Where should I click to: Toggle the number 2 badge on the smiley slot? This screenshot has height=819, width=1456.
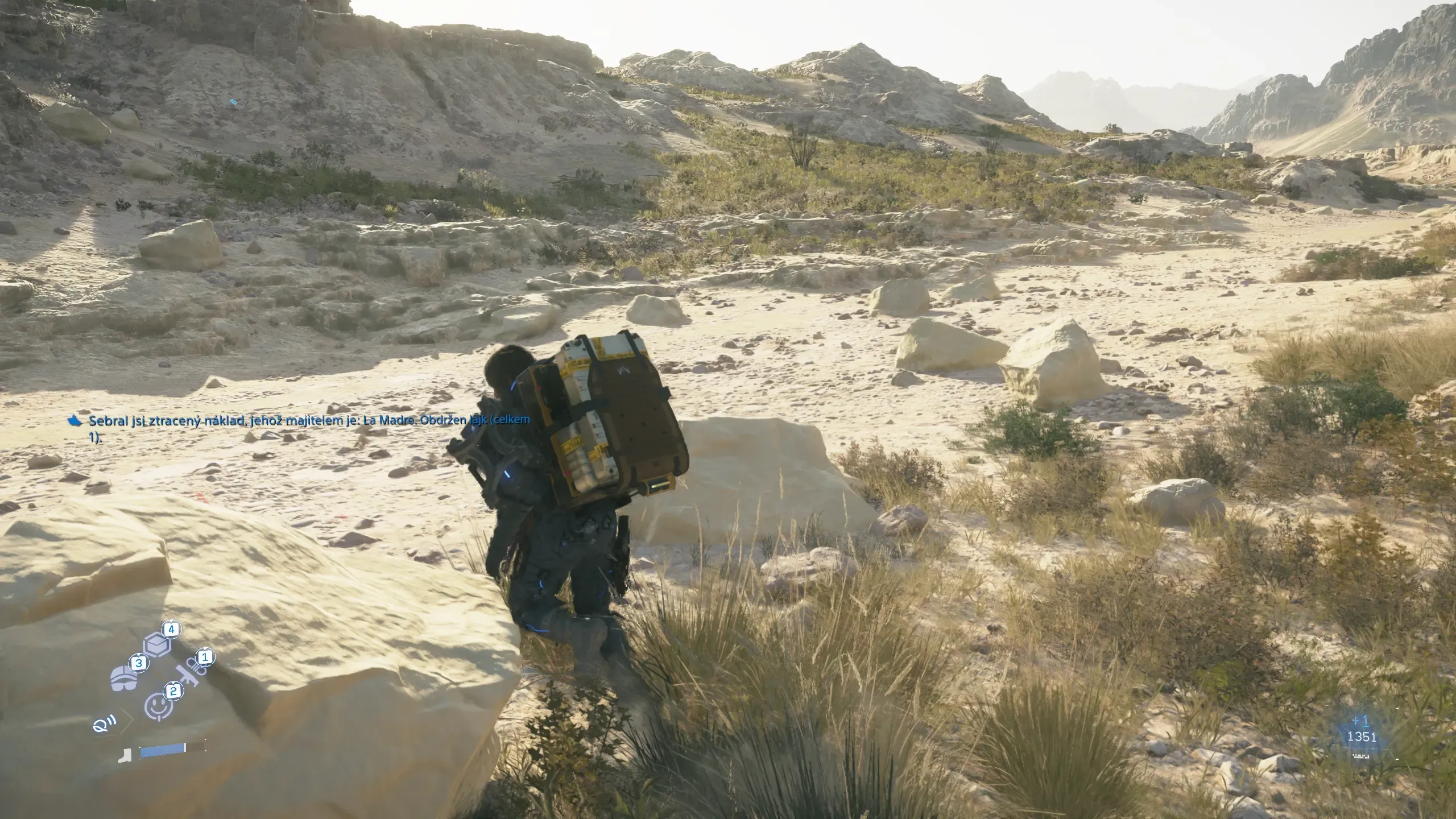[173, 692]
